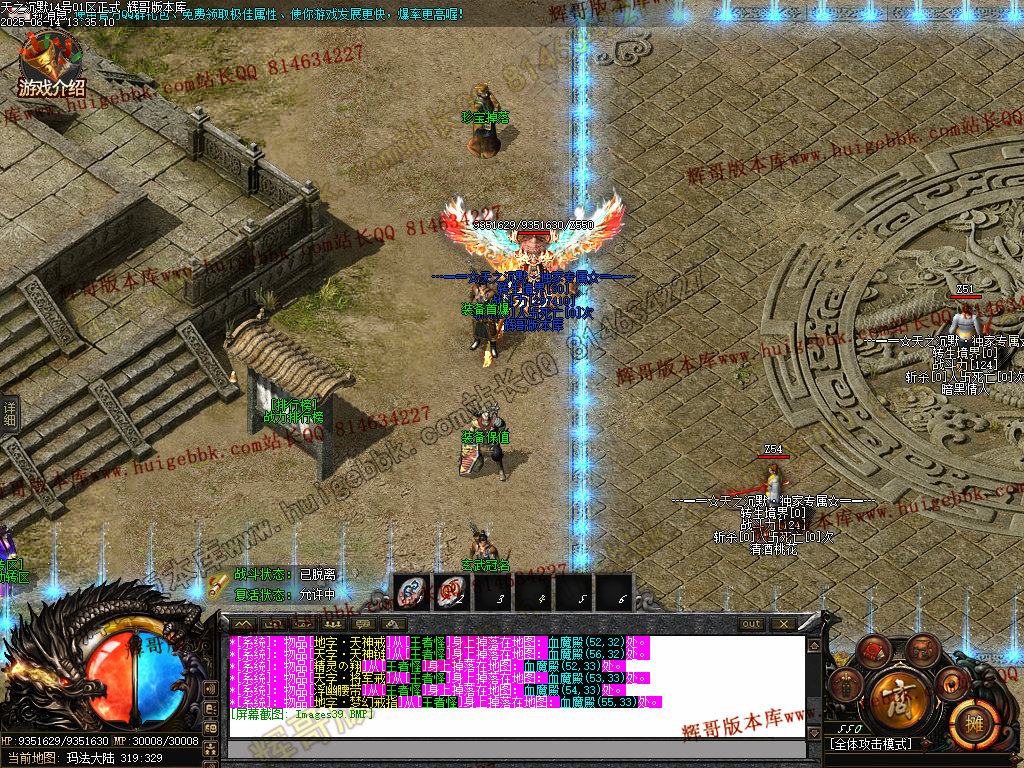Use the blue scroll in hotbar slot 1
Screen dimensions: 1024x768
[x=412, y=593]
